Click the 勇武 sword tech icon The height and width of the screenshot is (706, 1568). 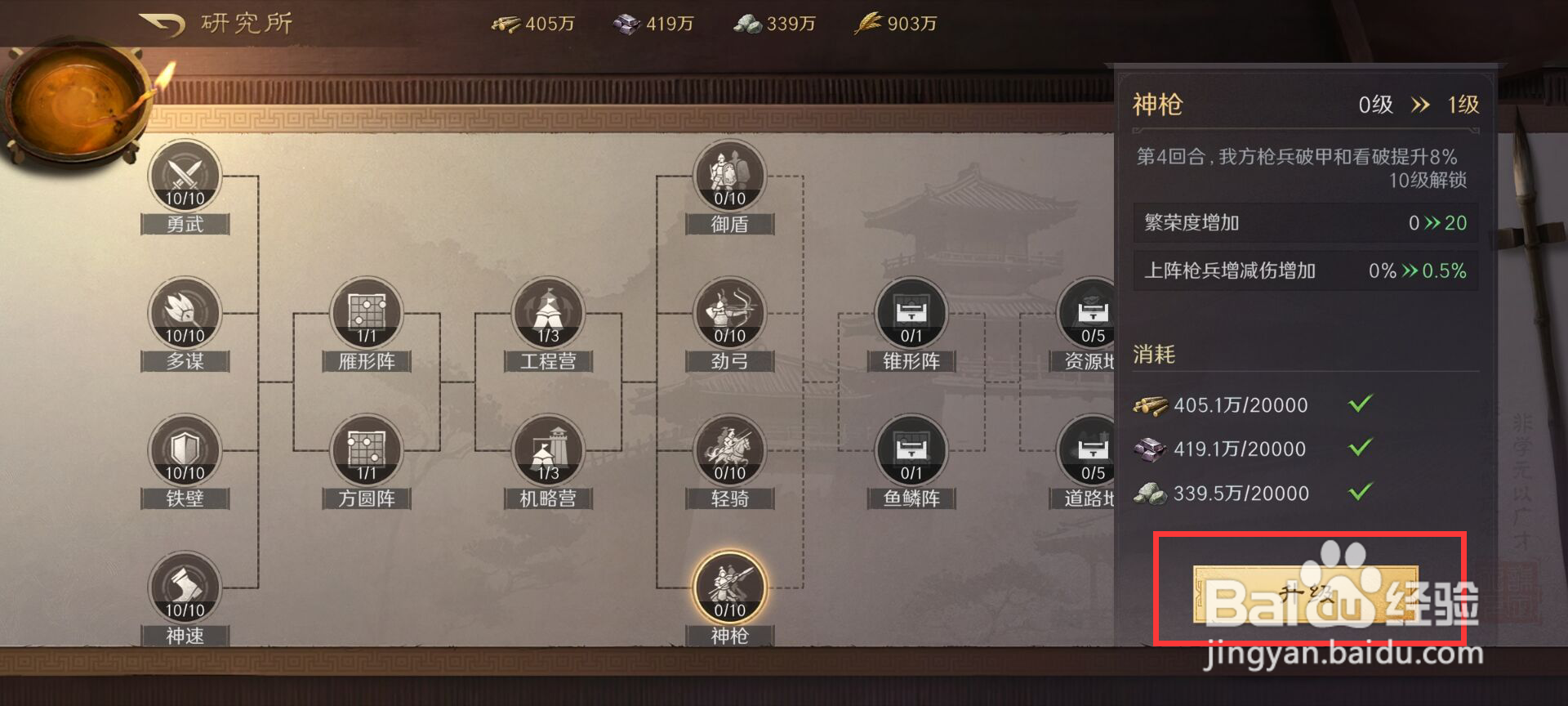click(185, 176)
